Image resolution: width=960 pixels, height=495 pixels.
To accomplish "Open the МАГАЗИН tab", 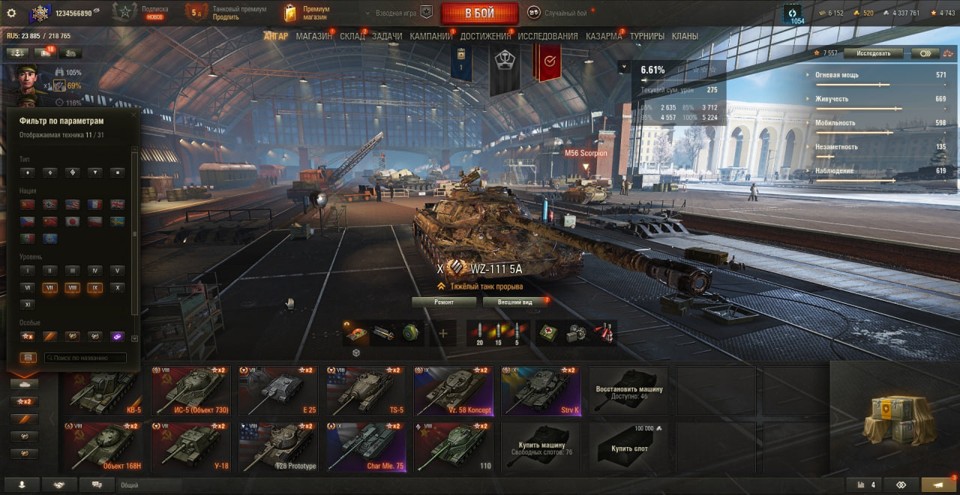I will pos(314,36).
